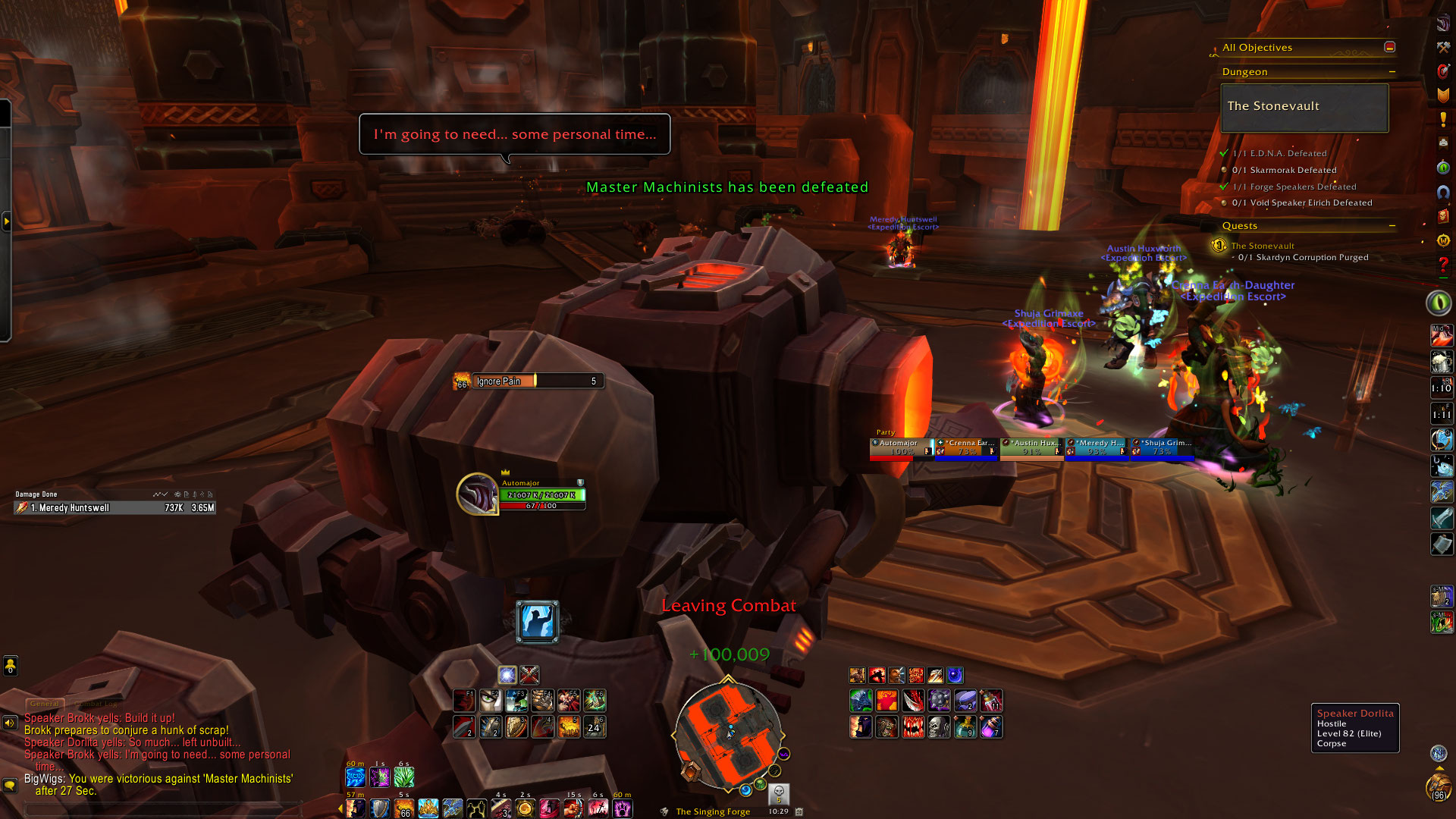
Task: Target Meredy H in the party frames
Action: 1097,448
